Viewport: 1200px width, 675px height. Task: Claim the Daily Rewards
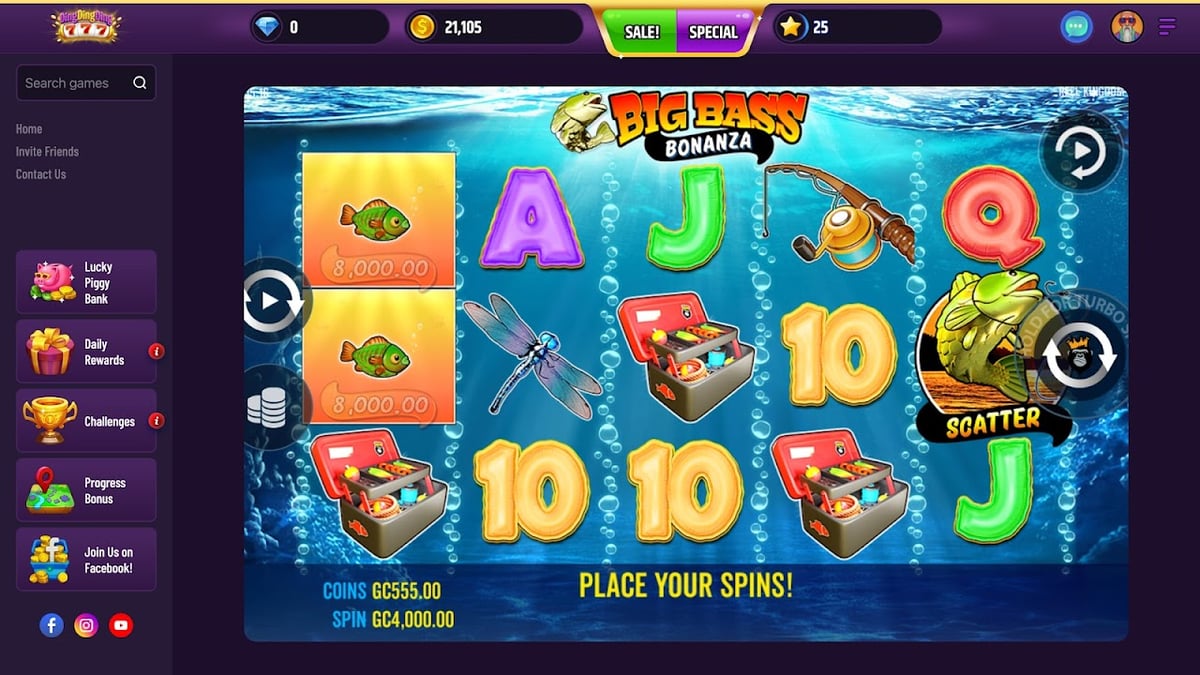click(86, 352)
